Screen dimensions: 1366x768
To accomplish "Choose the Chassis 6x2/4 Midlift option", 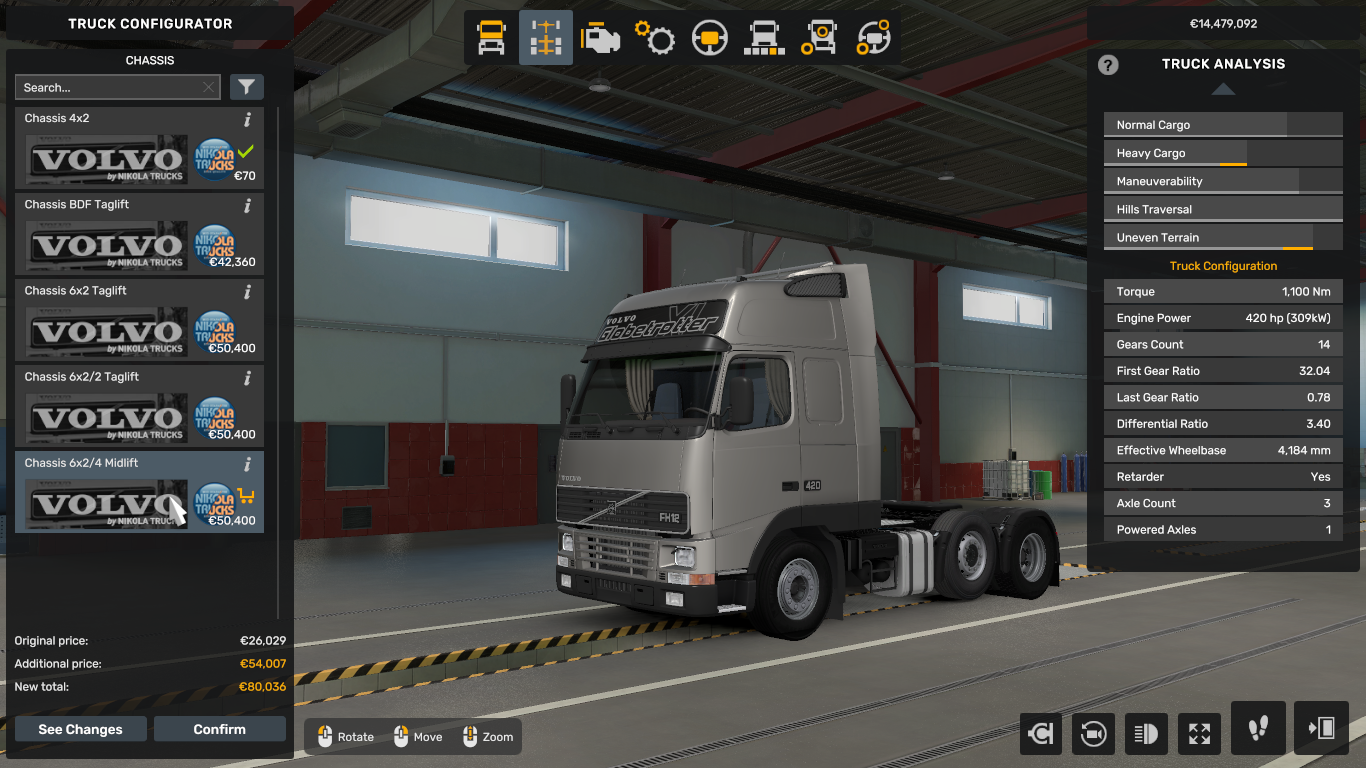I will pos(139,493).
